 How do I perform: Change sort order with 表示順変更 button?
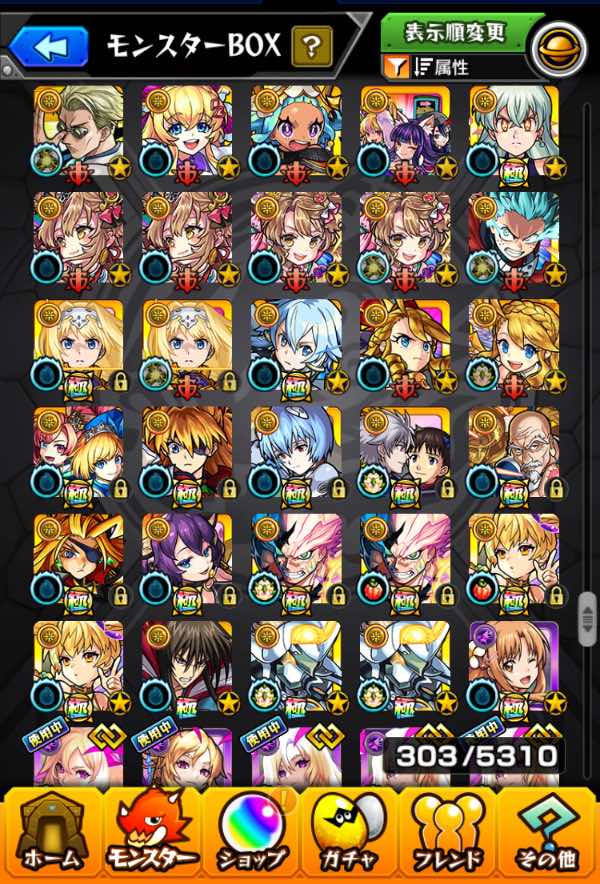[454, 32]
